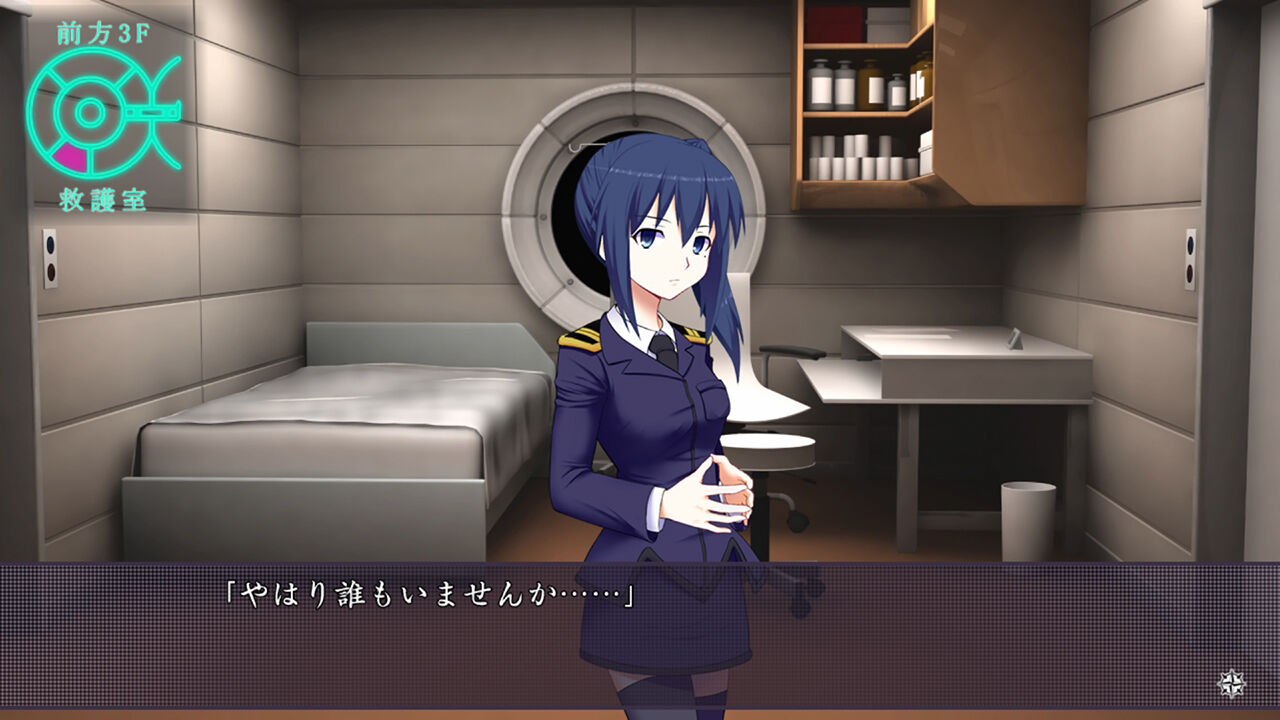Image resolution: width=1280 pixels, height=720 pixels.
Task: Click the magenta sector on the map wheel
Action: 68,157
